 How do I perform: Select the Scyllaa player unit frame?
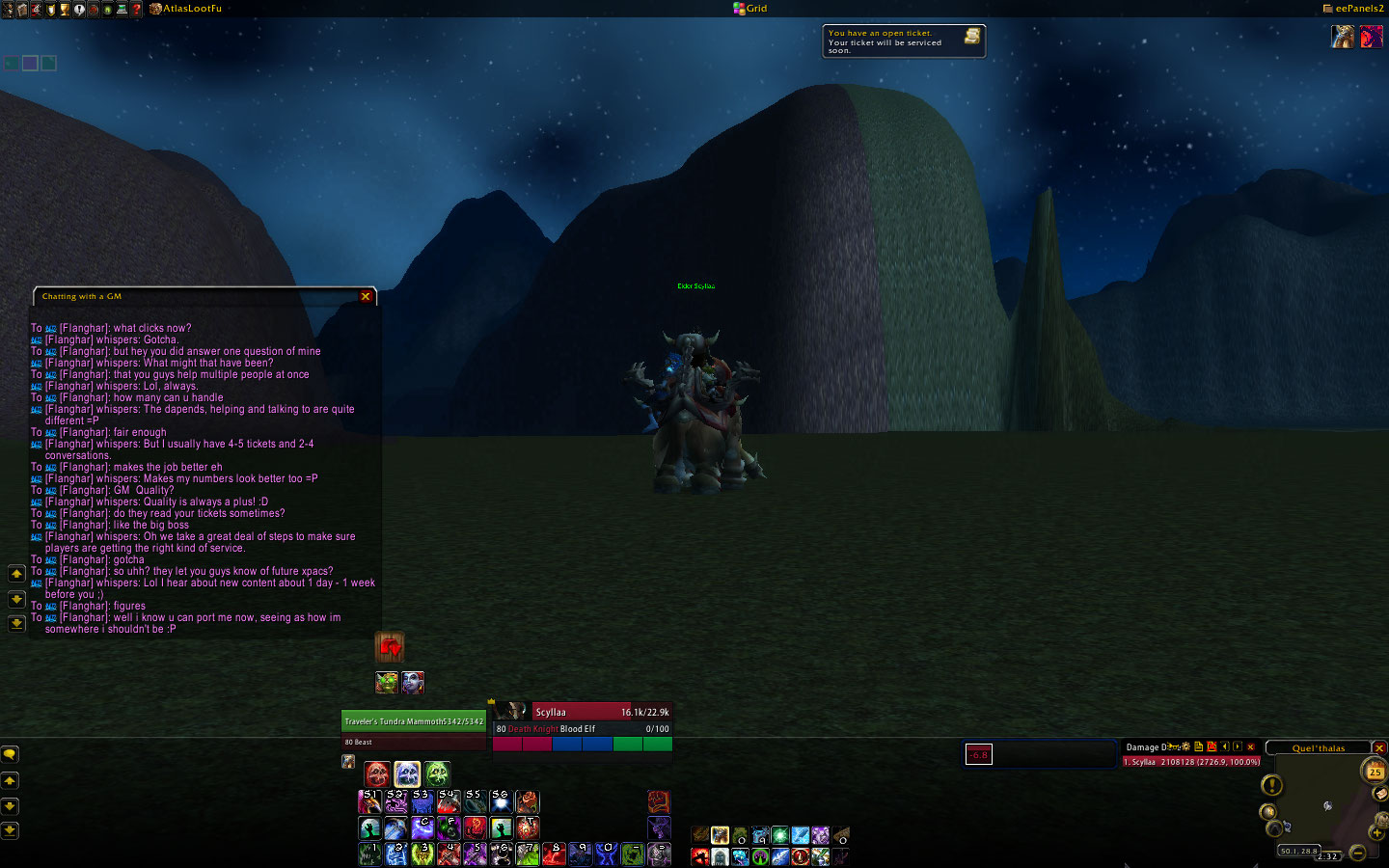point(583,712)
